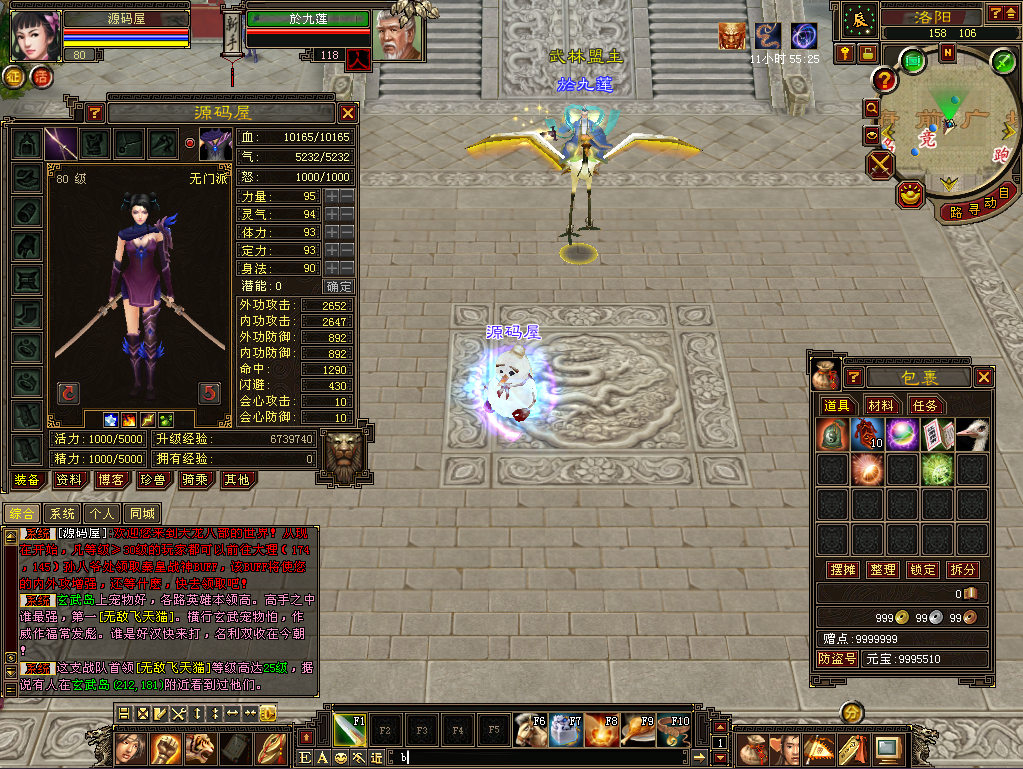Open a stall with the 摆摊 button
Viewport: 1023px width, 769px height.
click(843, 569)
